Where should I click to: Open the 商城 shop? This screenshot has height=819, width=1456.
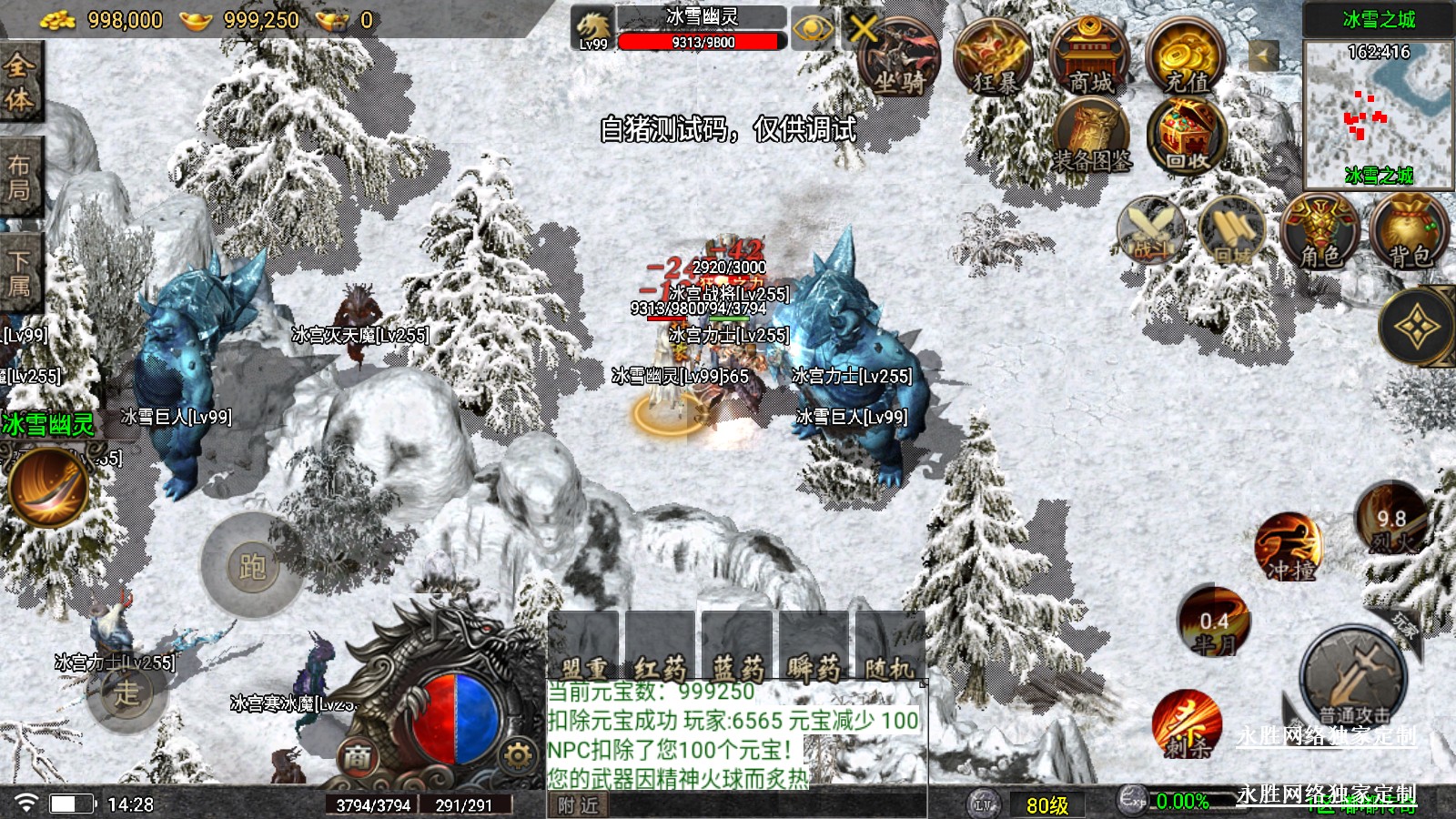point(1090,57)
